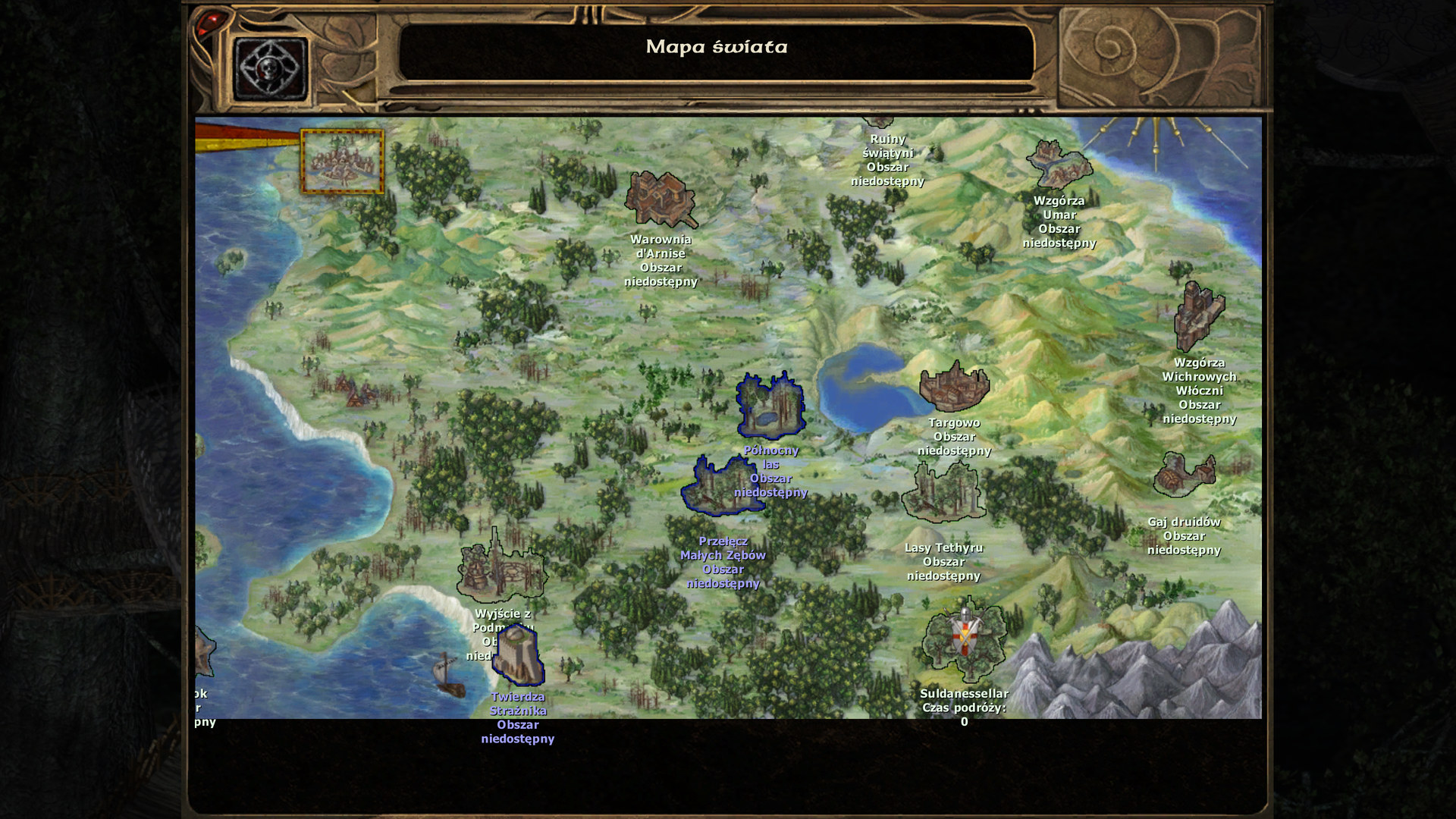
Task: Choose the Gaj druidów location
Action: (1184, 475)
